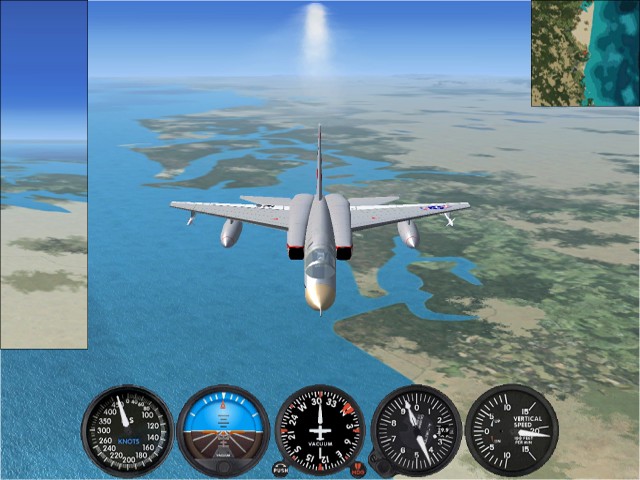Click the side view window panel
Image resolution: width=640 pixels, height=480 pixels.
pyautogui.click(x=44, y=175)
